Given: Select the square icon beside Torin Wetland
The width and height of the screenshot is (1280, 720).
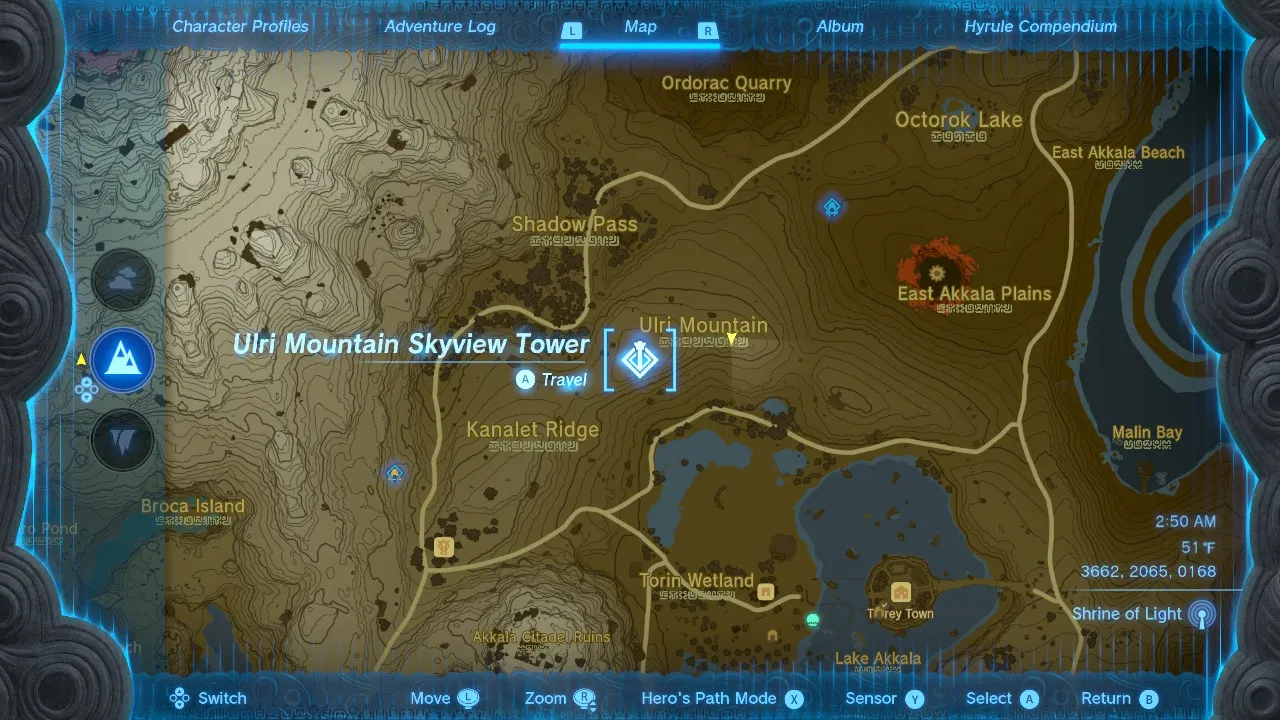Looking at the screenshot, I should (766, 591).
